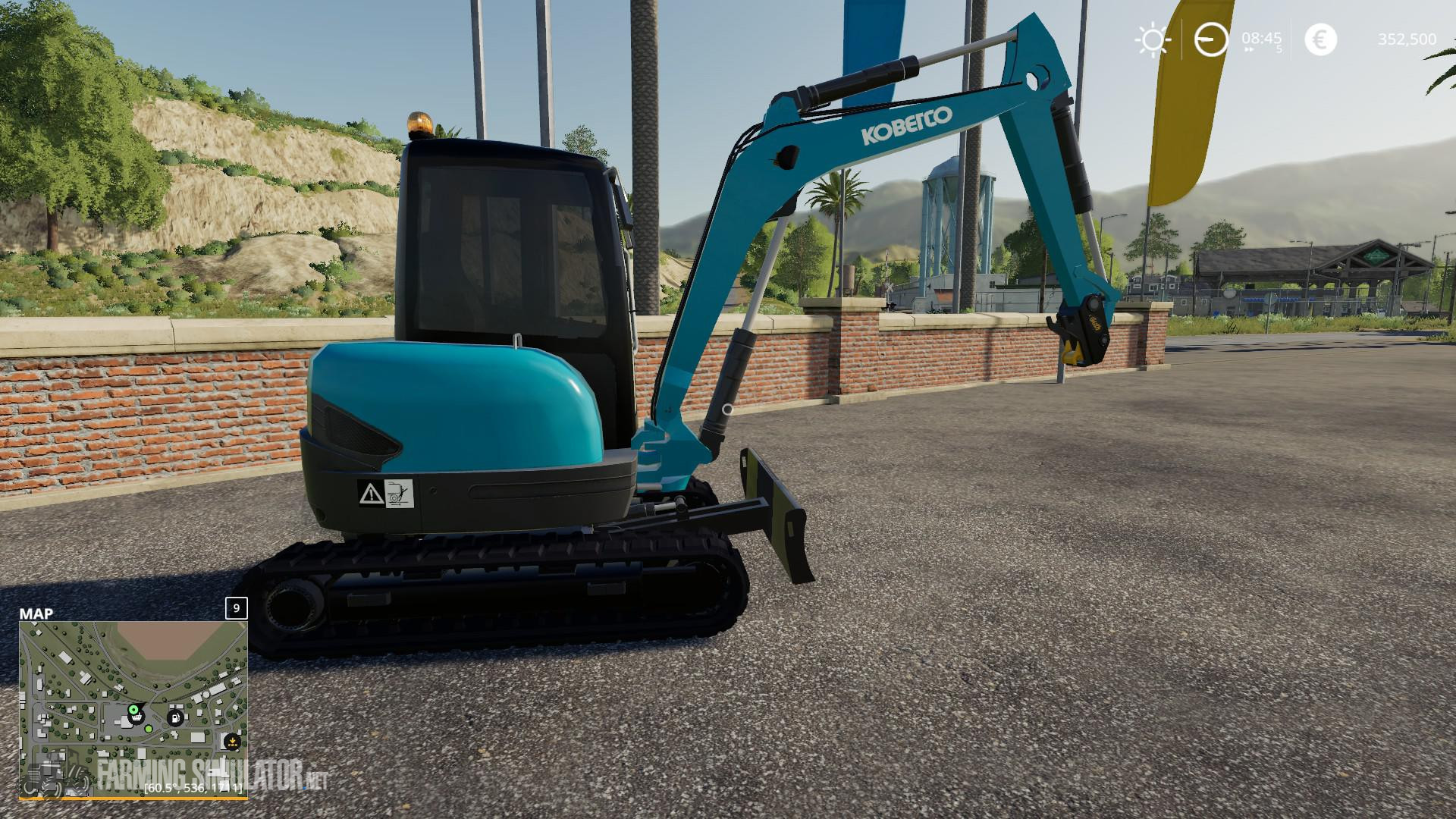Image resolution: width=1456 pixels, height=819 pixels.
Task: Click the euro coin currency icon
Action: point(1321,39)
